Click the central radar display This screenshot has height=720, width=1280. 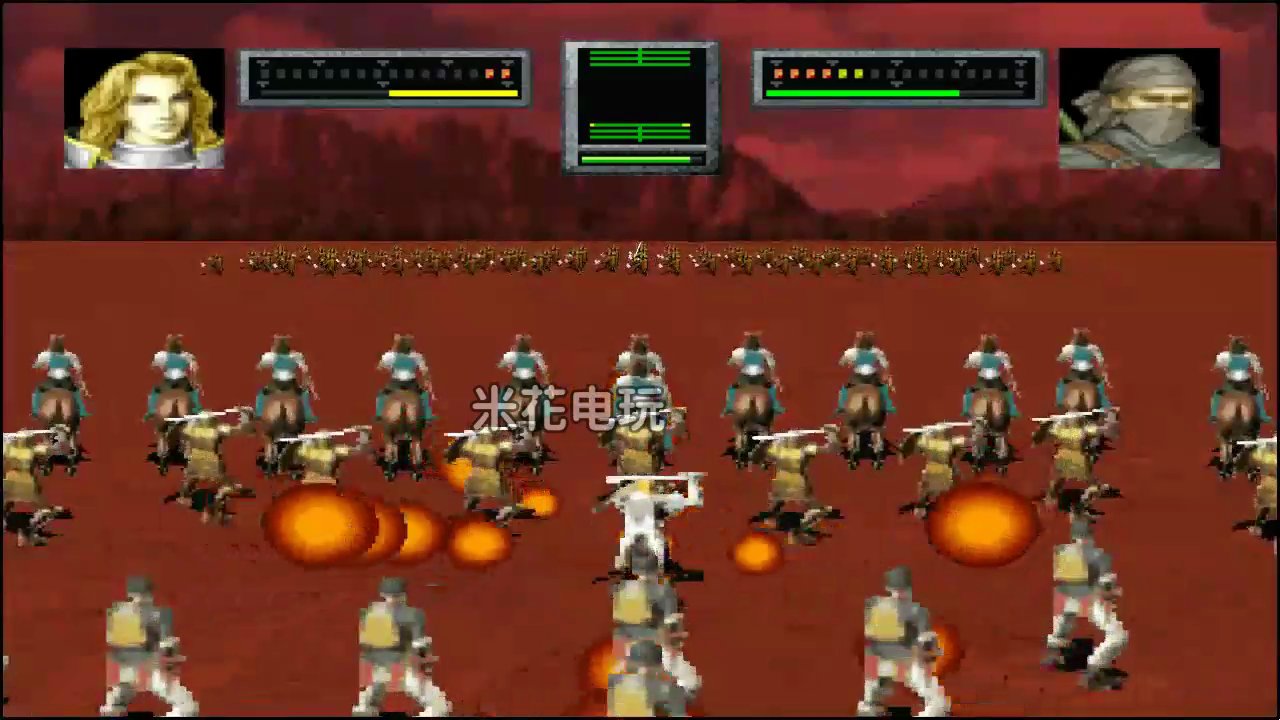pyautogui.click(x=640, y=105)
